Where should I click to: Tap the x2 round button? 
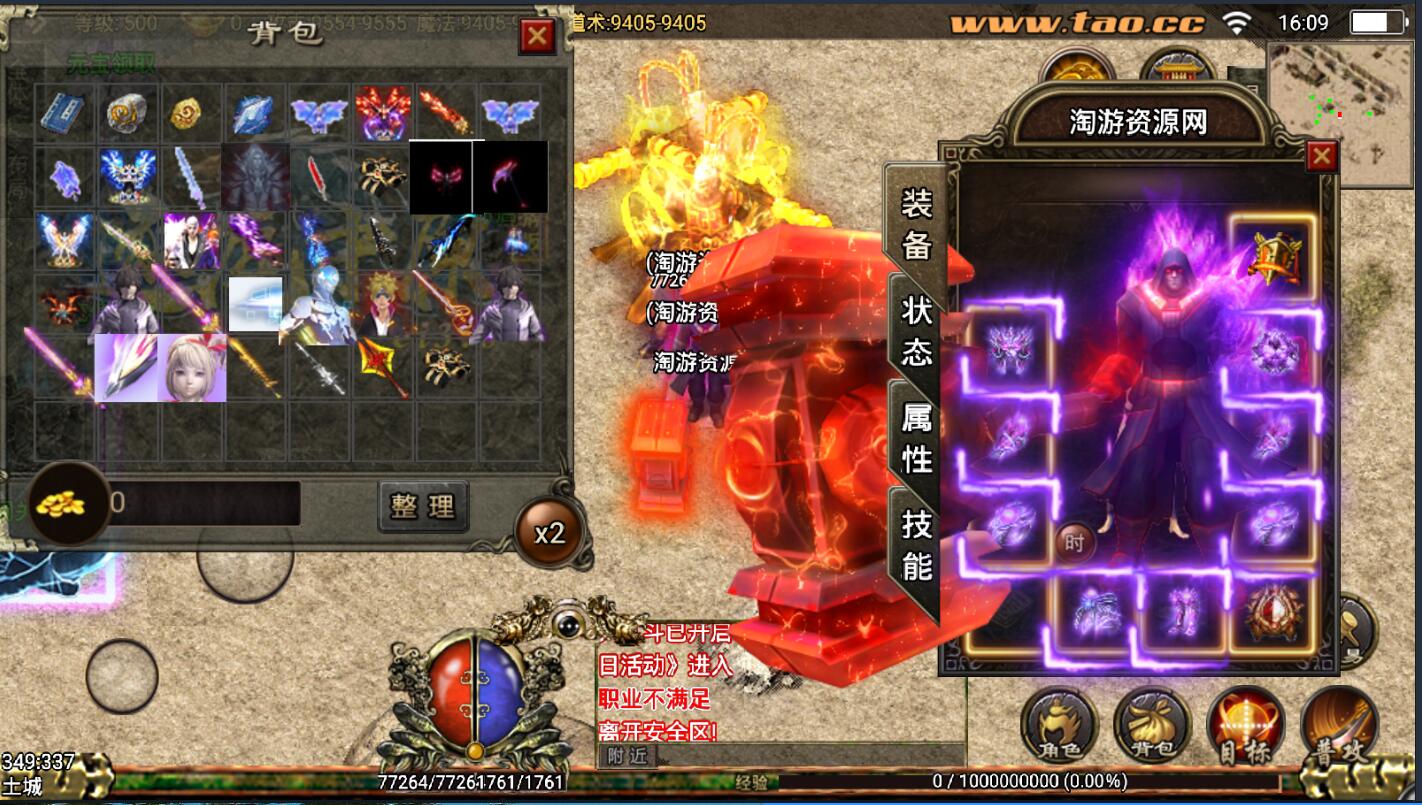pyautogui.click(x=549, y=533)
